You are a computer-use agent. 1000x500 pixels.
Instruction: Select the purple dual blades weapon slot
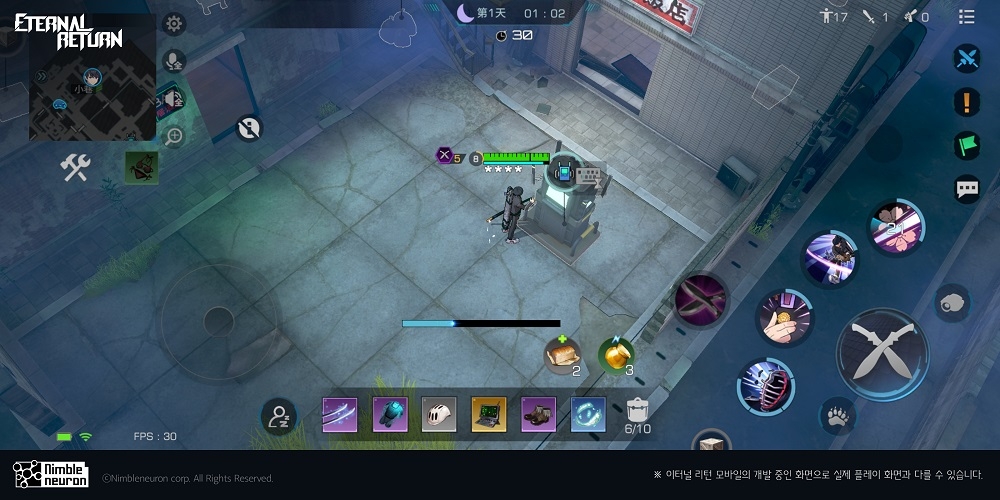(x=339, y=414)
